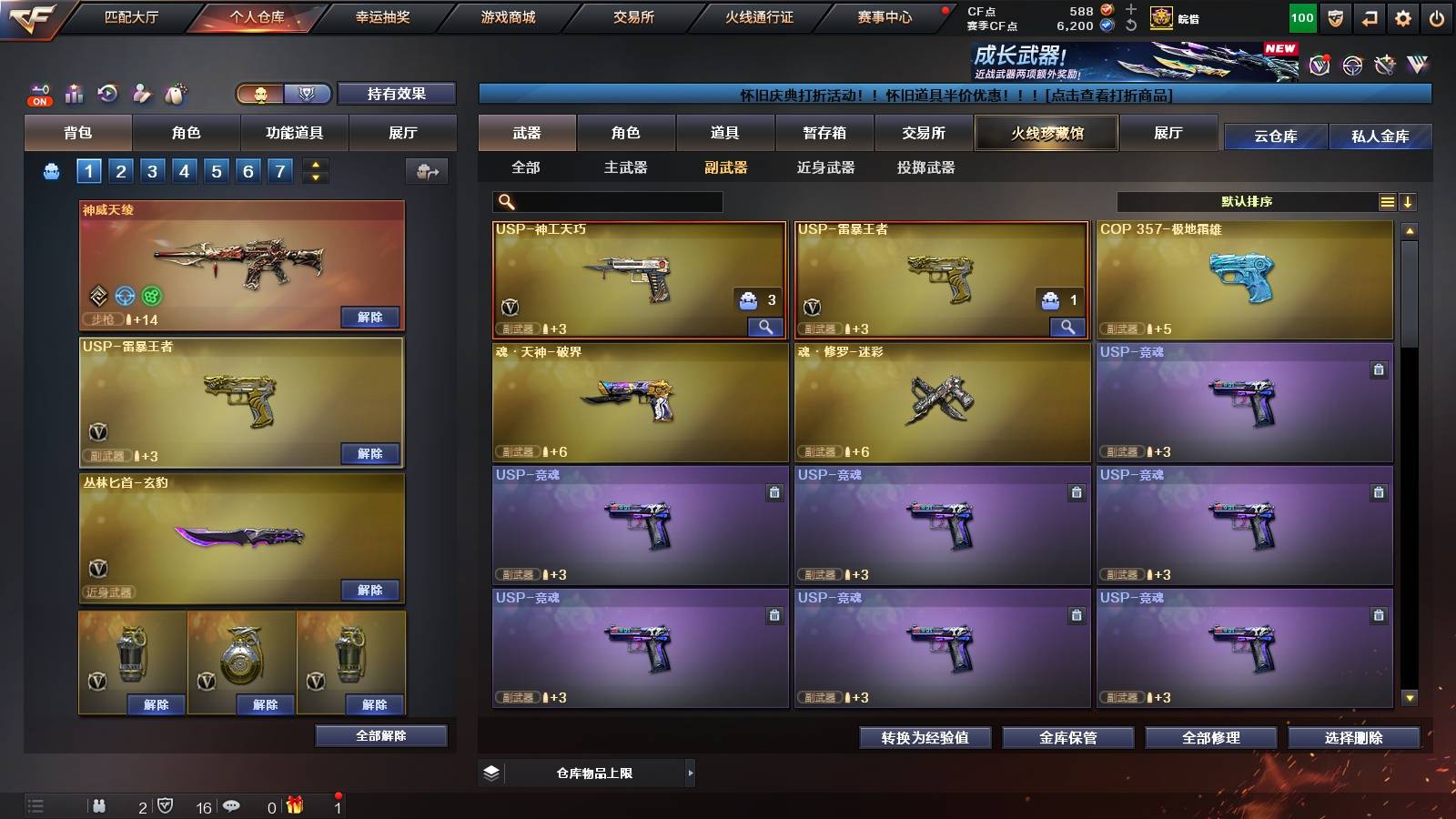Screen dimensions: 1456x819
Task: Toggle the ON key switch above the backpack
Action: click(39, 93)
